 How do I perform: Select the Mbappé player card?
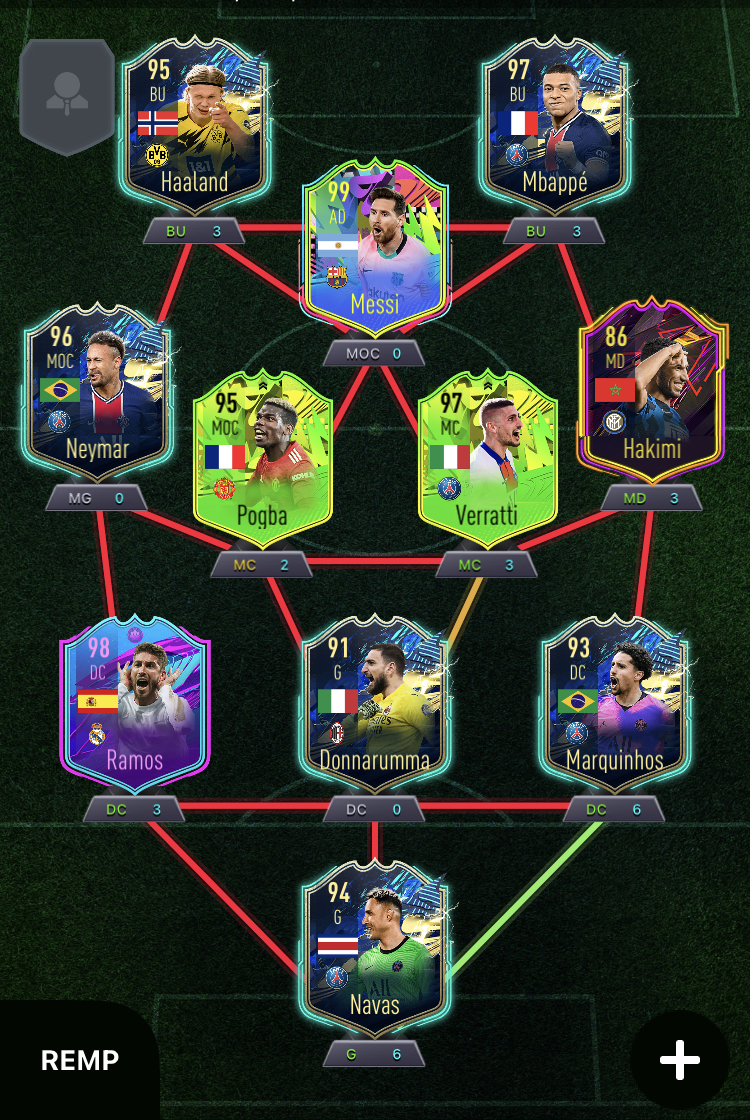[555, 125]
